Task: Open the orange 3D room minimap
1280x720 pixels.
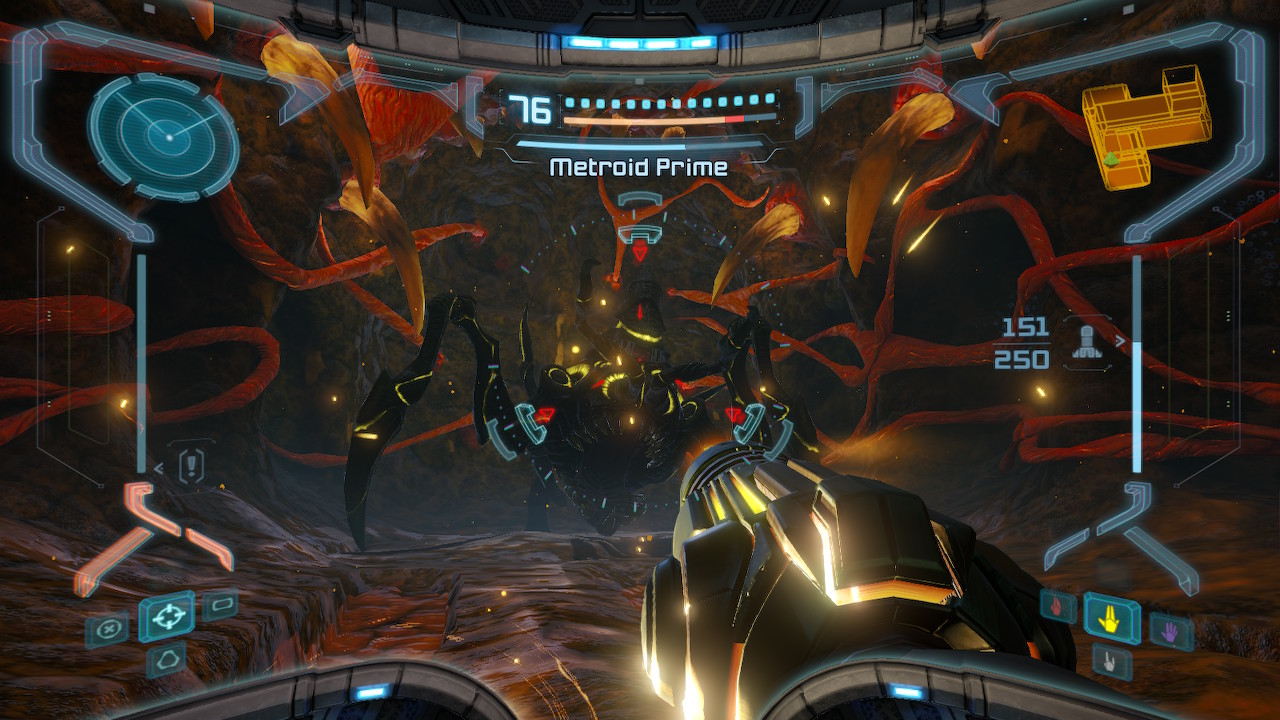Action: pos(1146,125)
